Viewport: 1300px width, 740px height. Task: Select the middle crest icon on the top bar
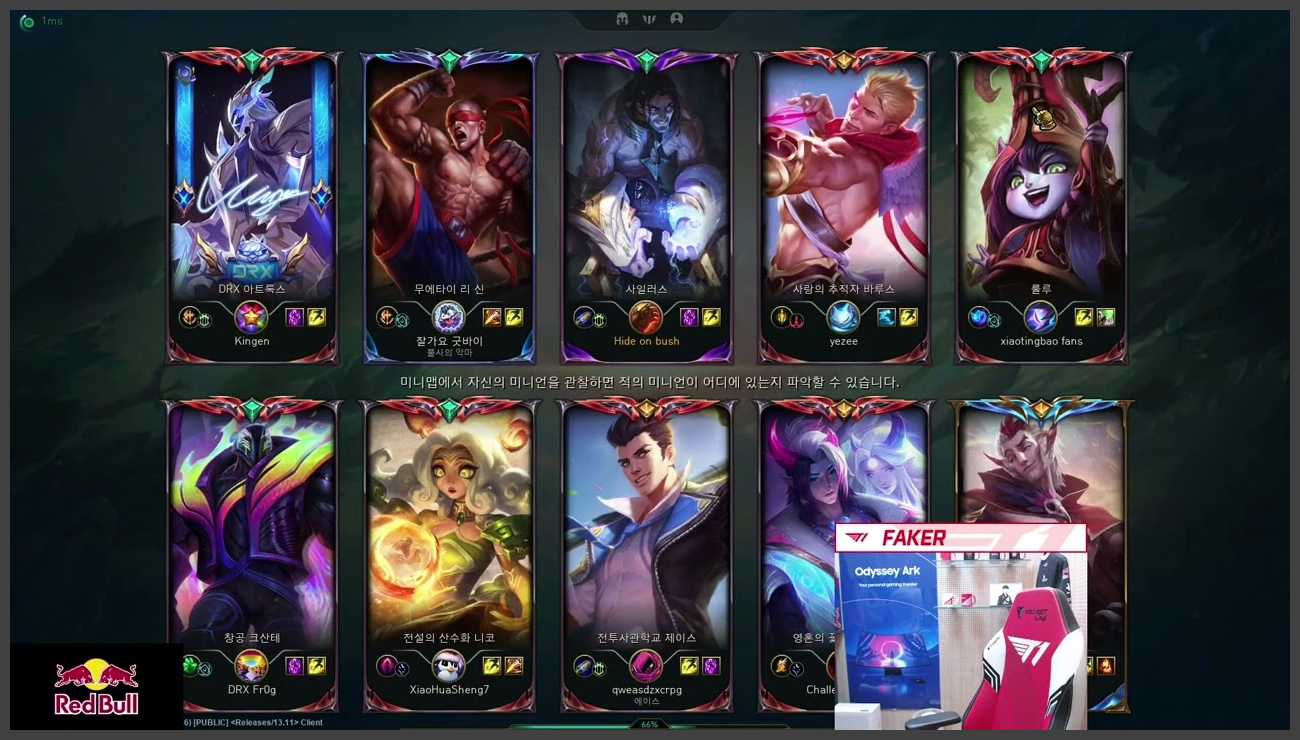(648, 18)
